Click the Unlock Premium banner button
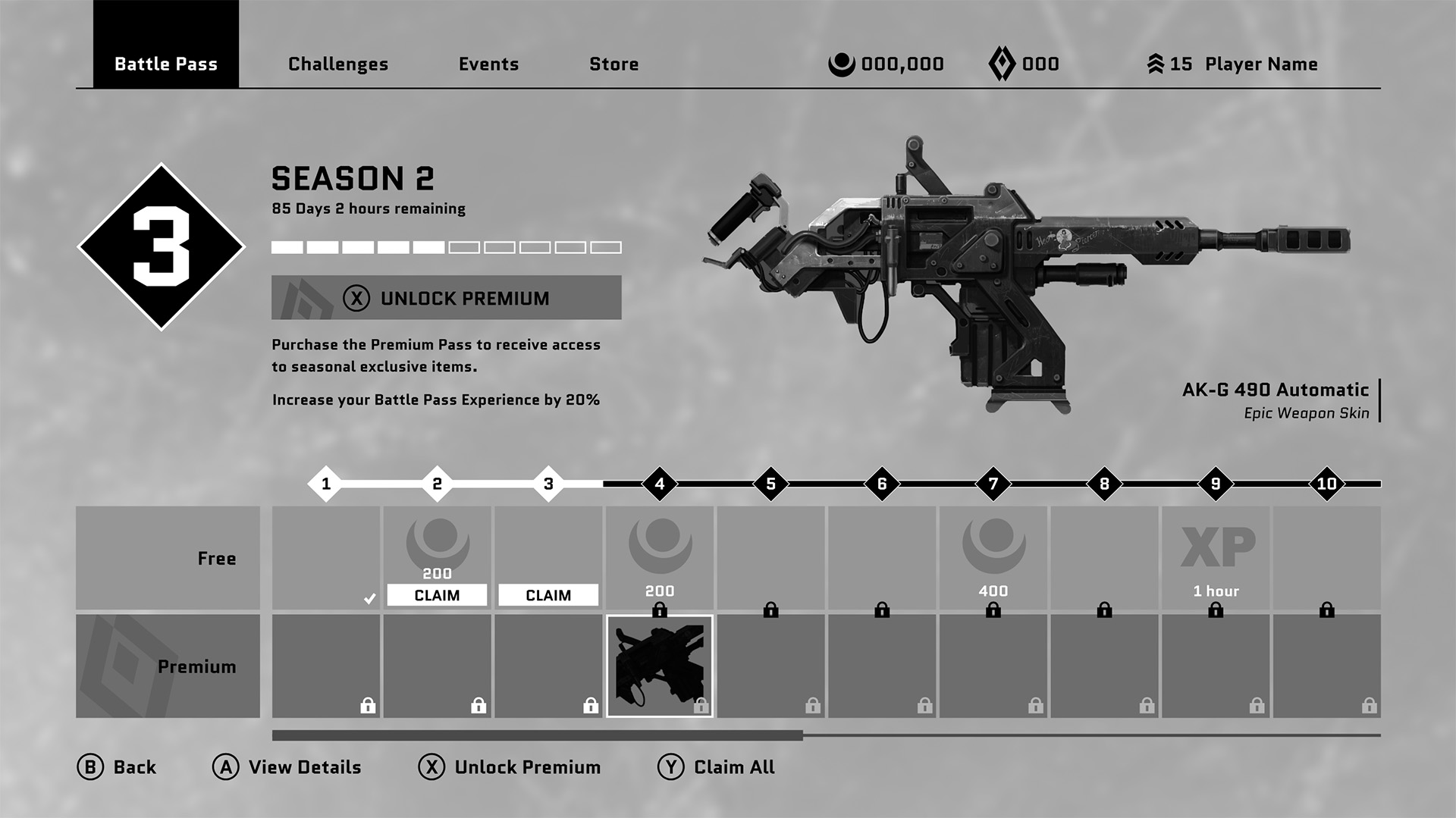The image size is (1456, 818). coord(446,298)
